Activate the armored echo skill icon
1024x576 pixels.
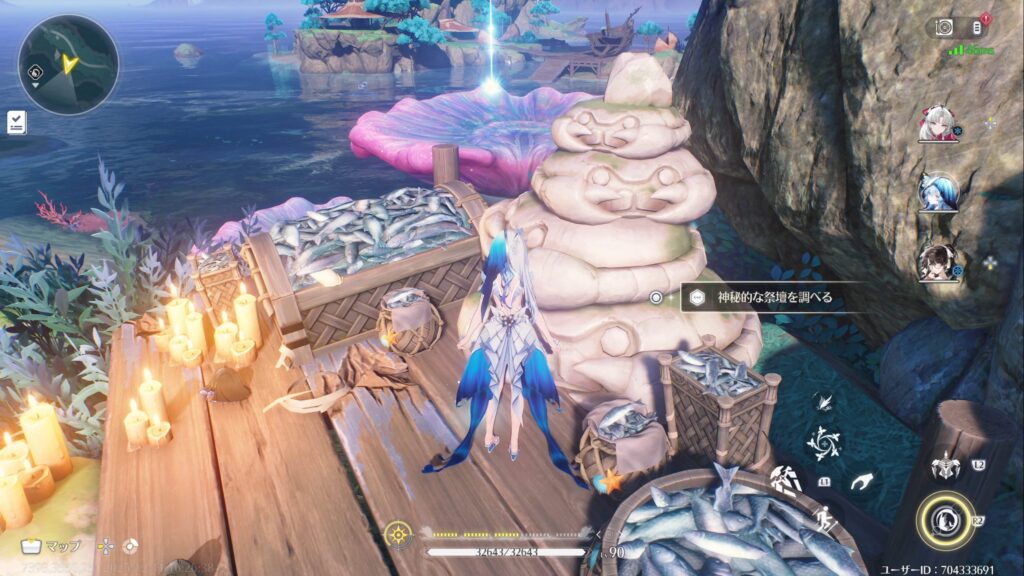point(943,465)
